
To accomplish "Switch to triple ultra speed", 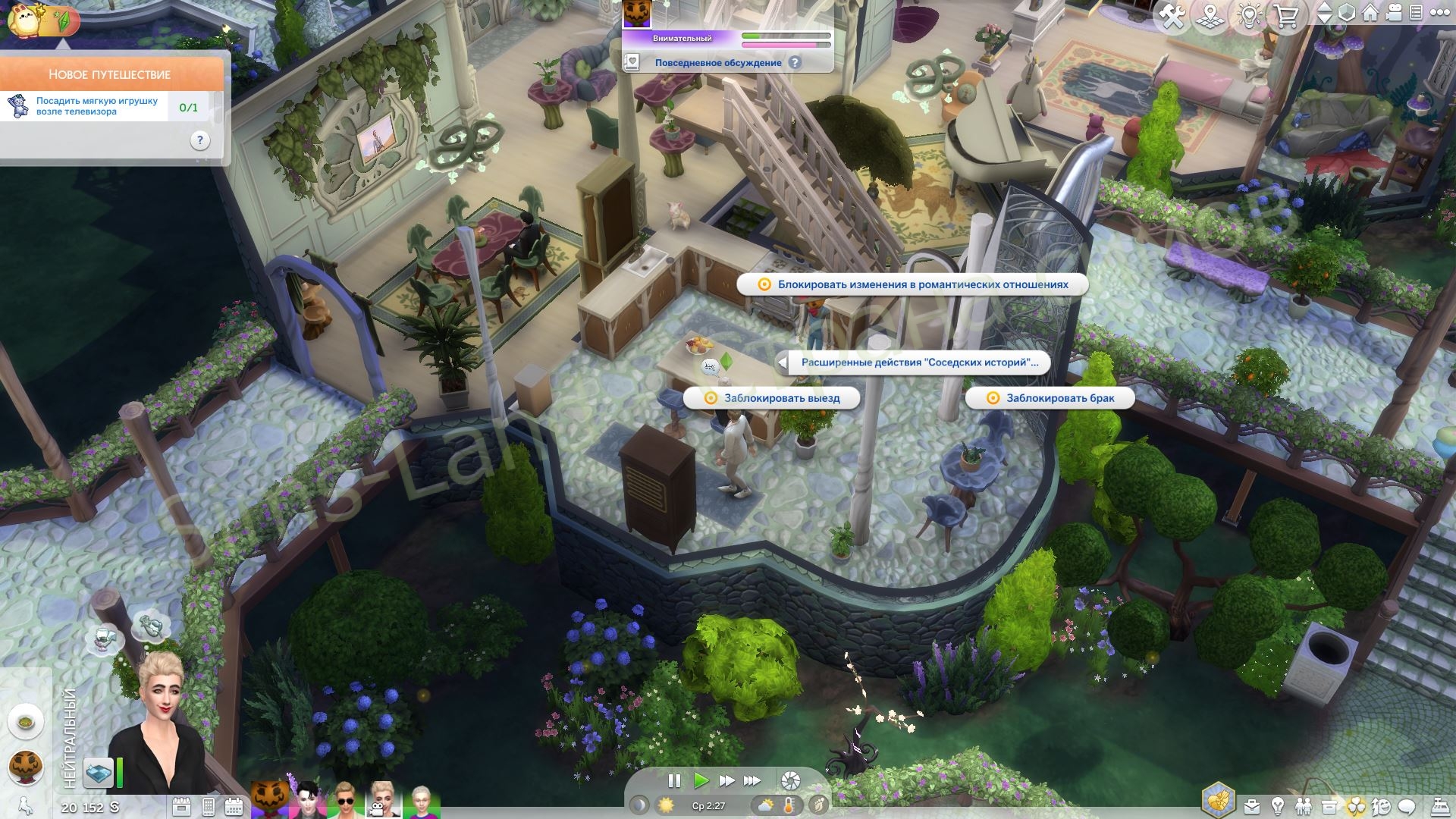I will tap(752, 780).
